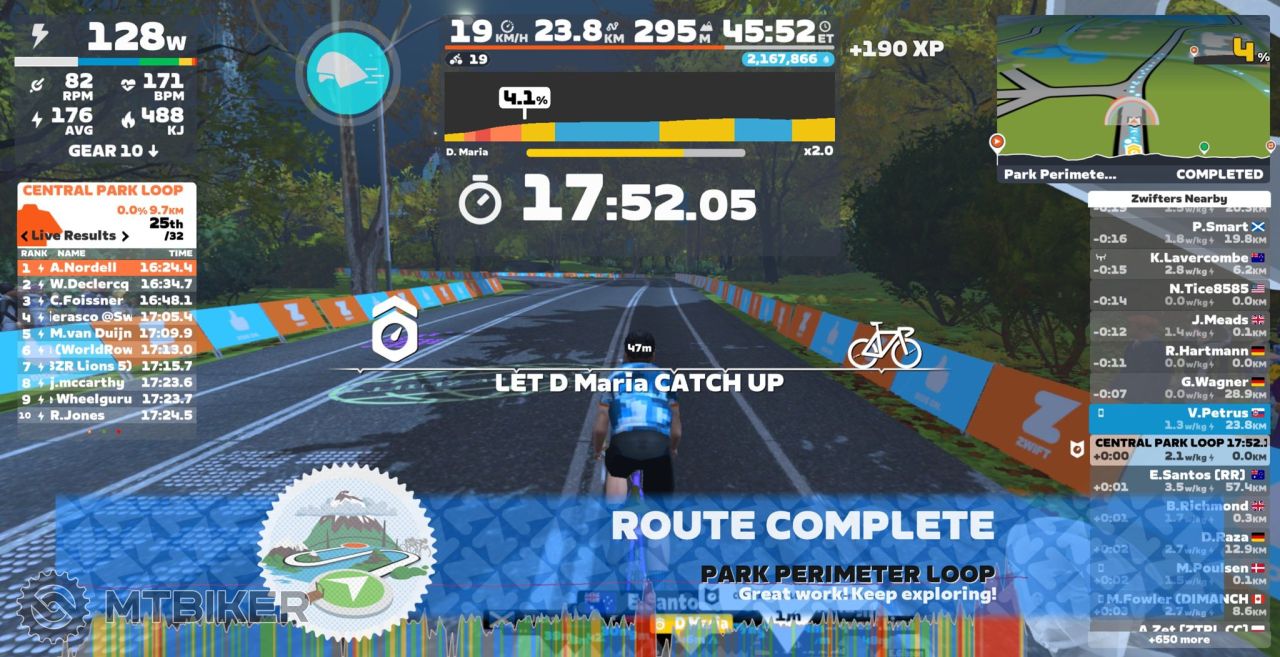Select M.van Duijn leaderboard row

107,333
